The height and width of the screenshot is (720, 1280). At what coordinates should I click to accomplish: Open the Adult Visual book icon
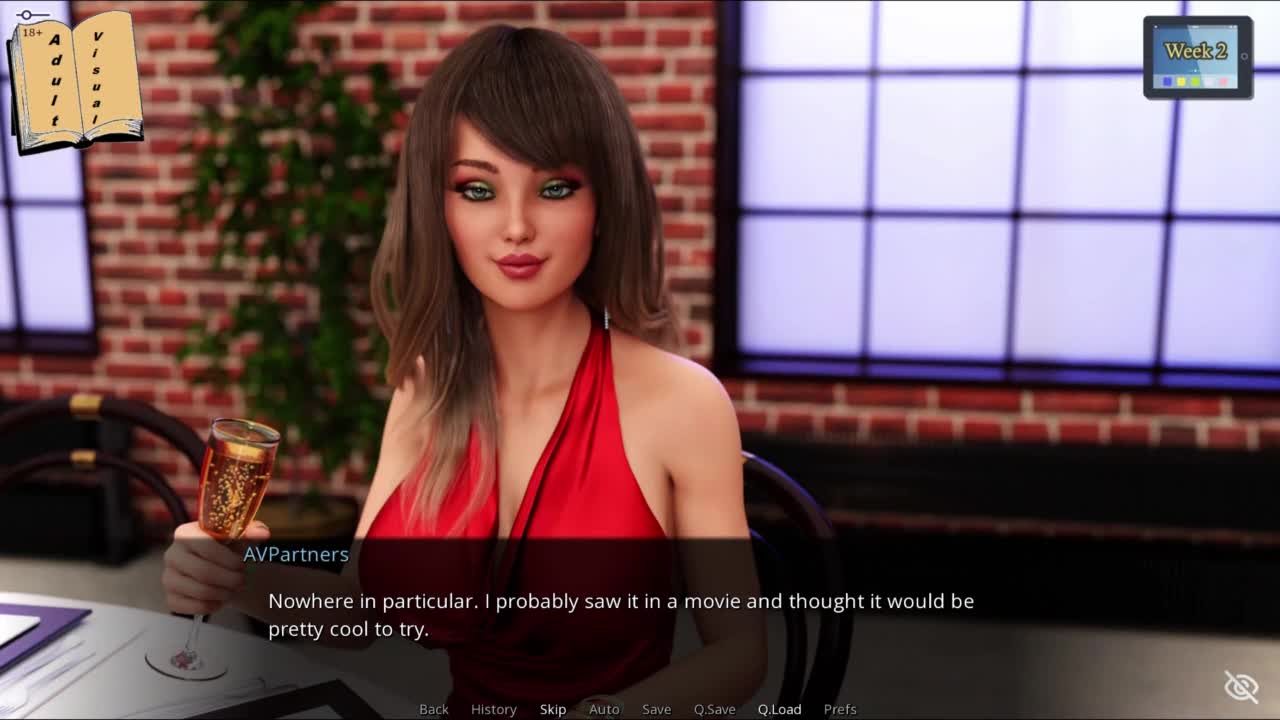coord(76,82)
